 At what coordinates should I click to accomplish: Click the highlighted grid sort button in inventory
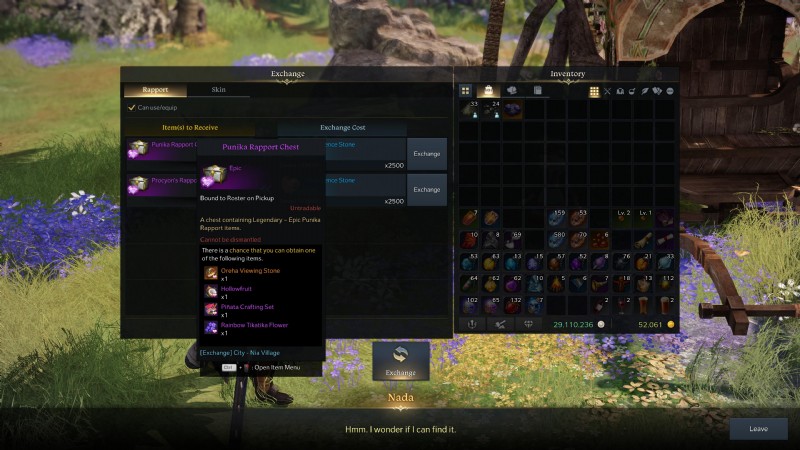point(594,91)
